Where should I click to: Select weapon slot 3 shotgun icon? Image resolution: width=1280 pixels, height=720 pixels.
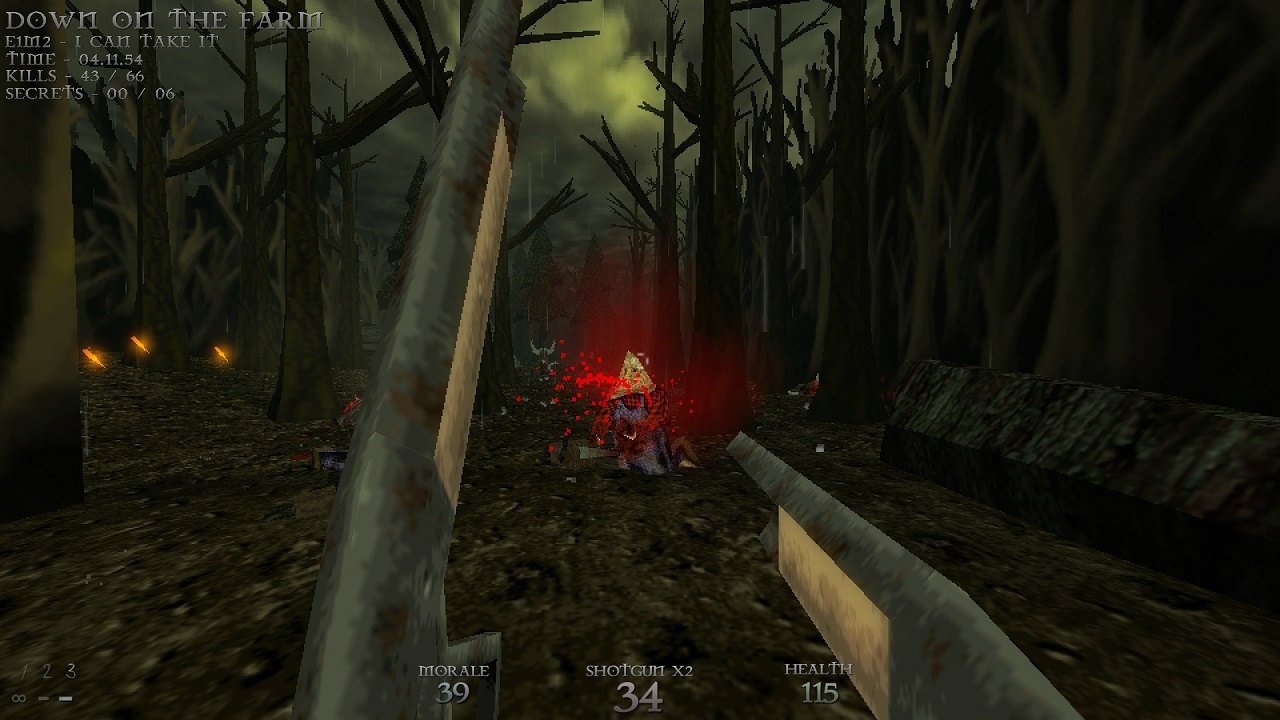(x=70, y=670)
